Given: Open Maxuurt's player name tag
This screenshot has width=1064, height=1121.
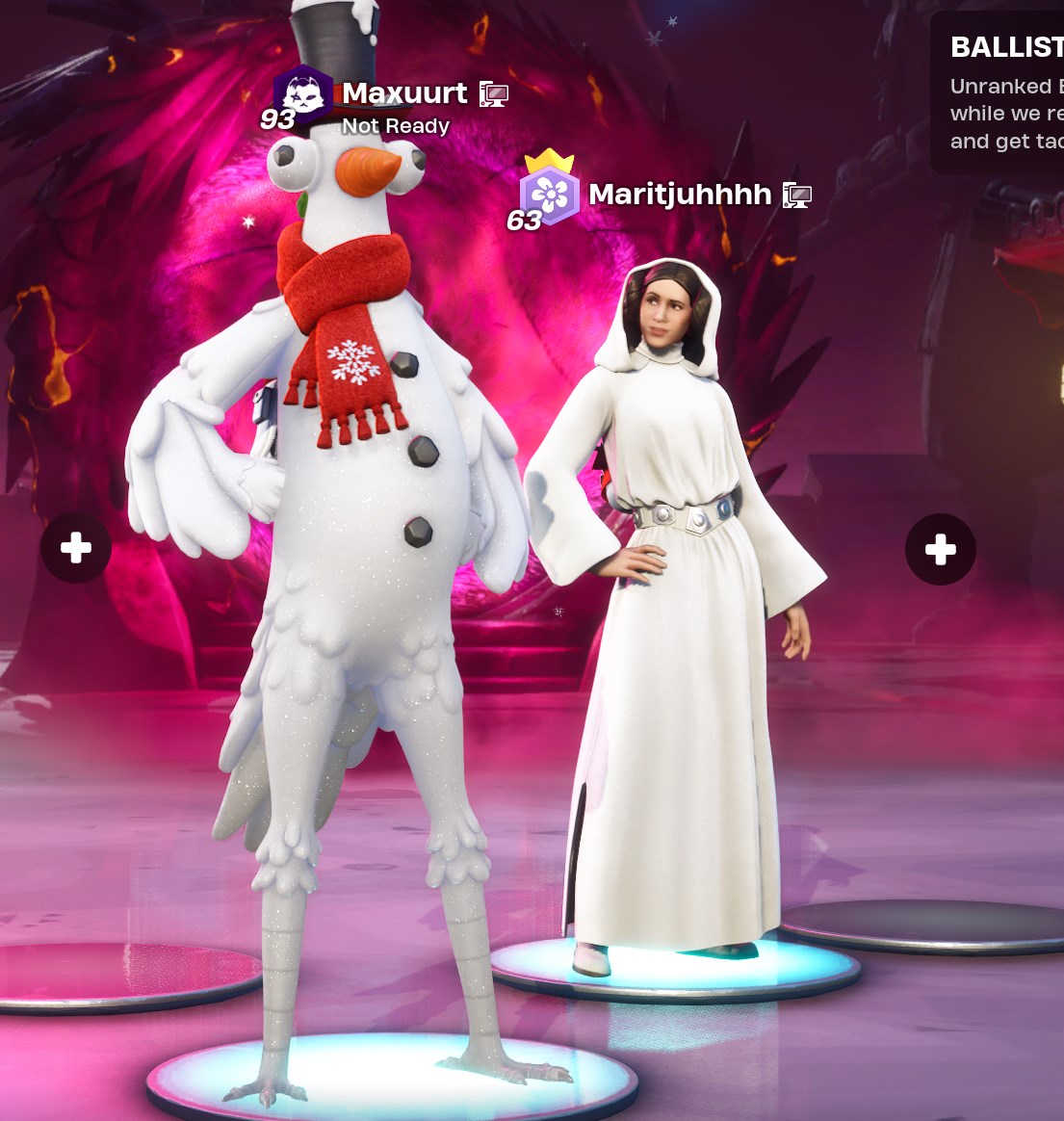Looking at the screenshot, I should coord(404,93).
